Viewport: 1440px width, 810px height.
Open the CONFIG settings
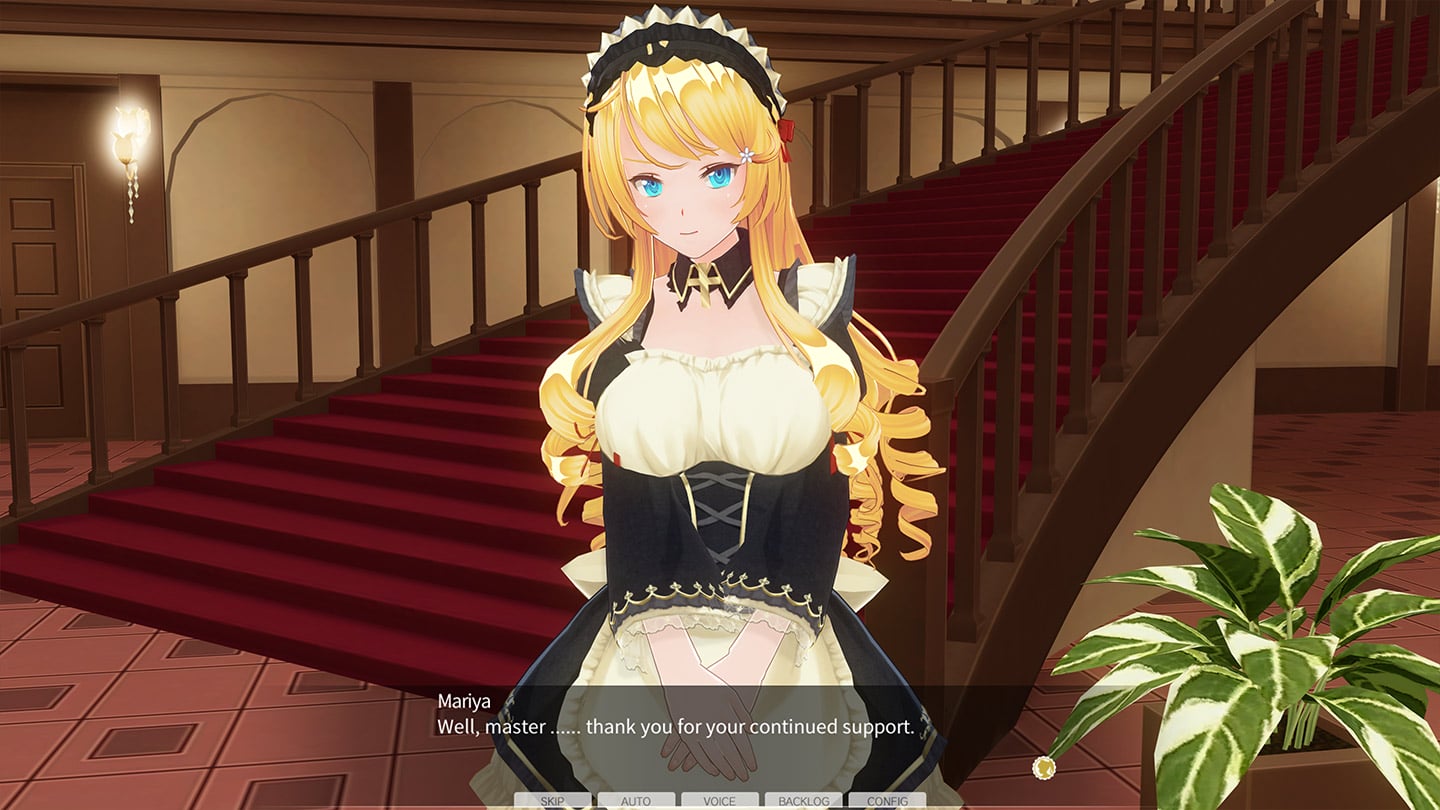click(886, 801)
